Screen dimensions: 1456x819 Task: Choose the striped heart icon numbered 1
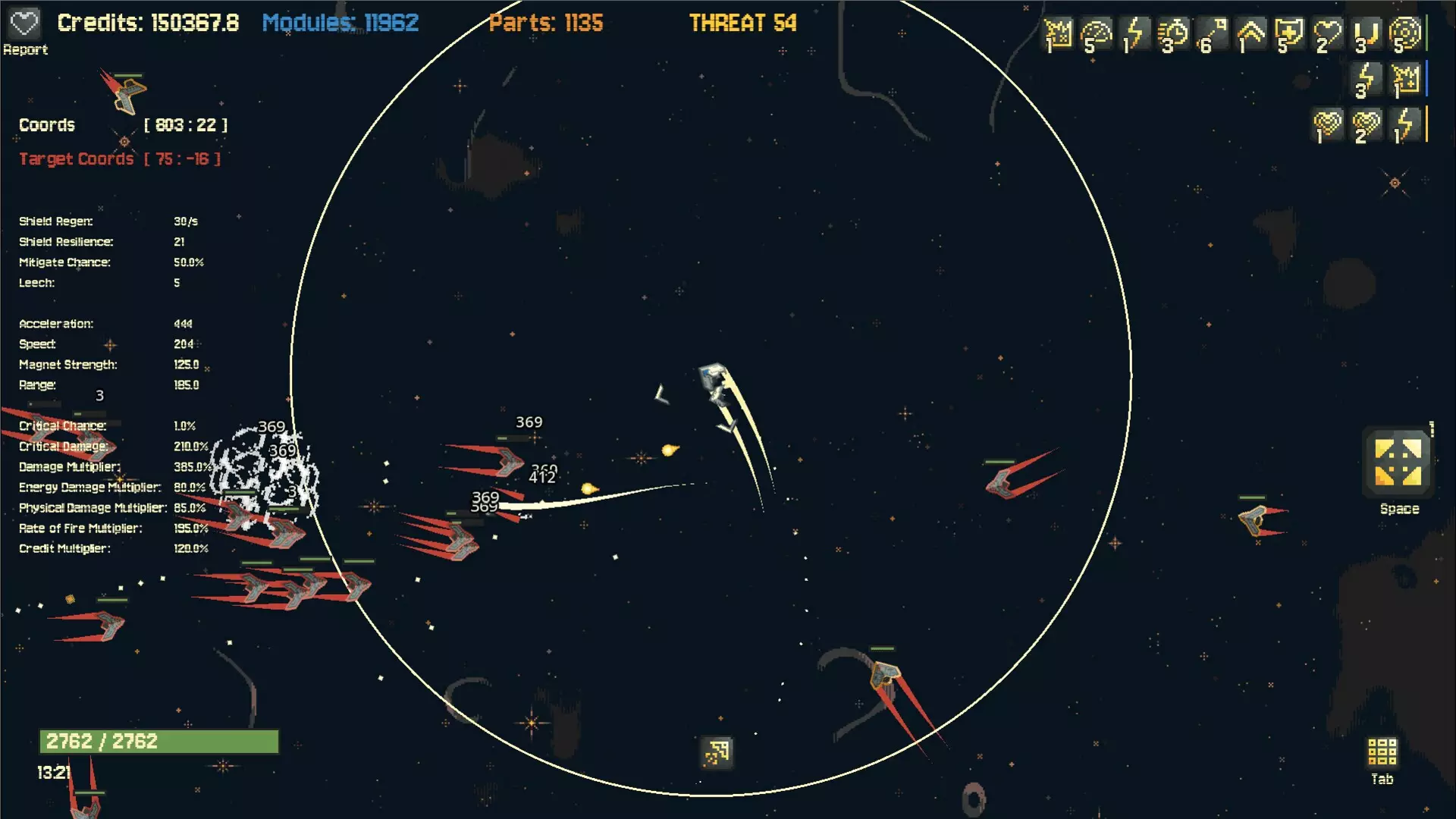click(1327, 125)
